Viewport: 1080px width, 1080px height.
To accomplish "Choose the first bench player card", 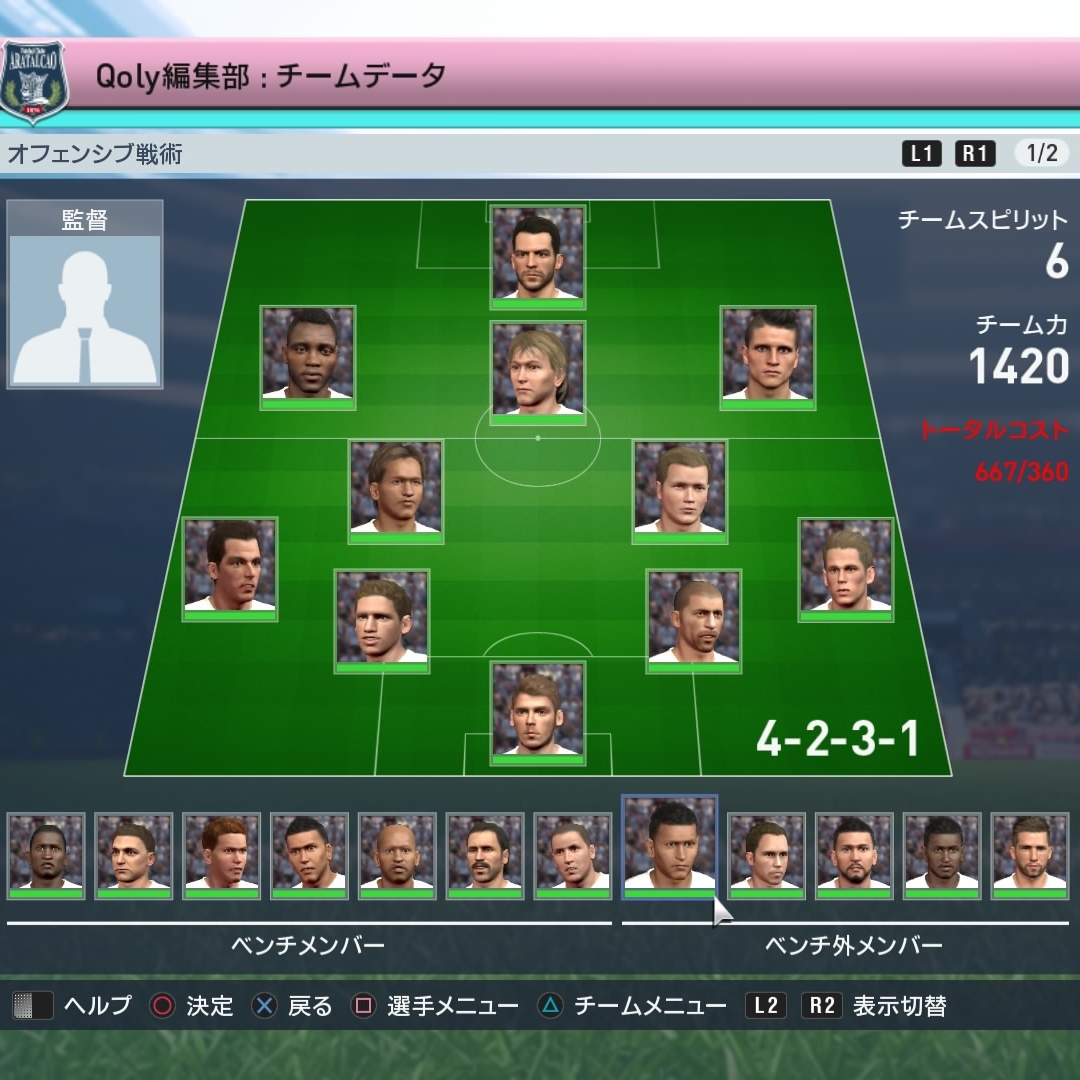I will [46, 856].
